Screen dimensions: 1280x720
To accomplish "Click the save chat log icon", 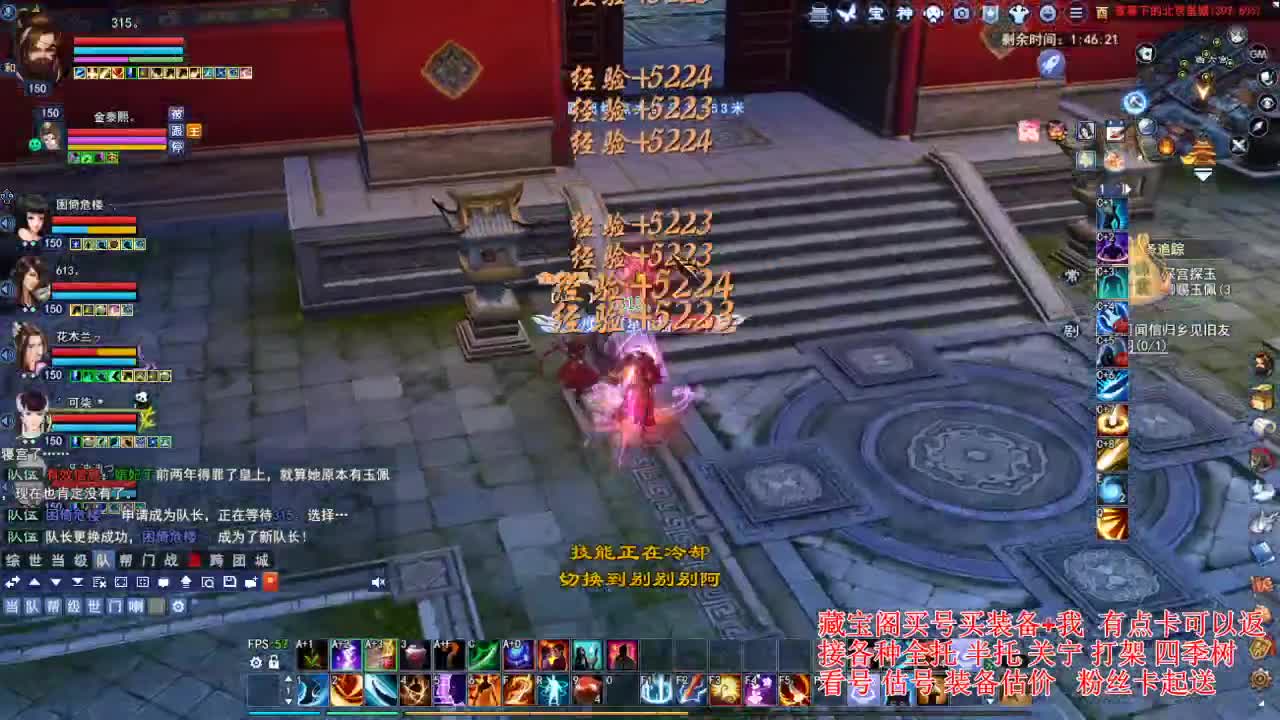I will coord(230,582).
